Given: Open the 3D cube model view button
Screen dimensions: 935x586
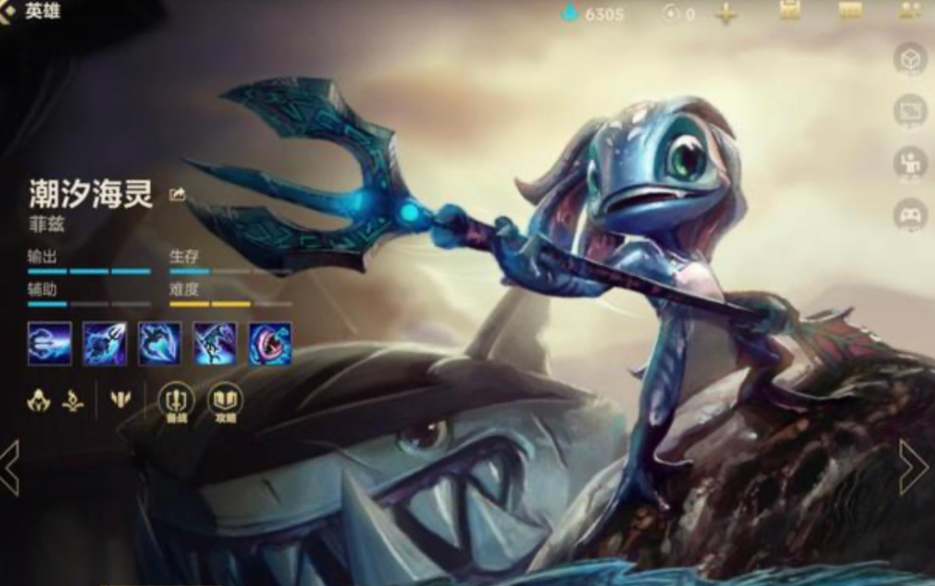Looking at the screenshot, I should (x=910, y=59).
